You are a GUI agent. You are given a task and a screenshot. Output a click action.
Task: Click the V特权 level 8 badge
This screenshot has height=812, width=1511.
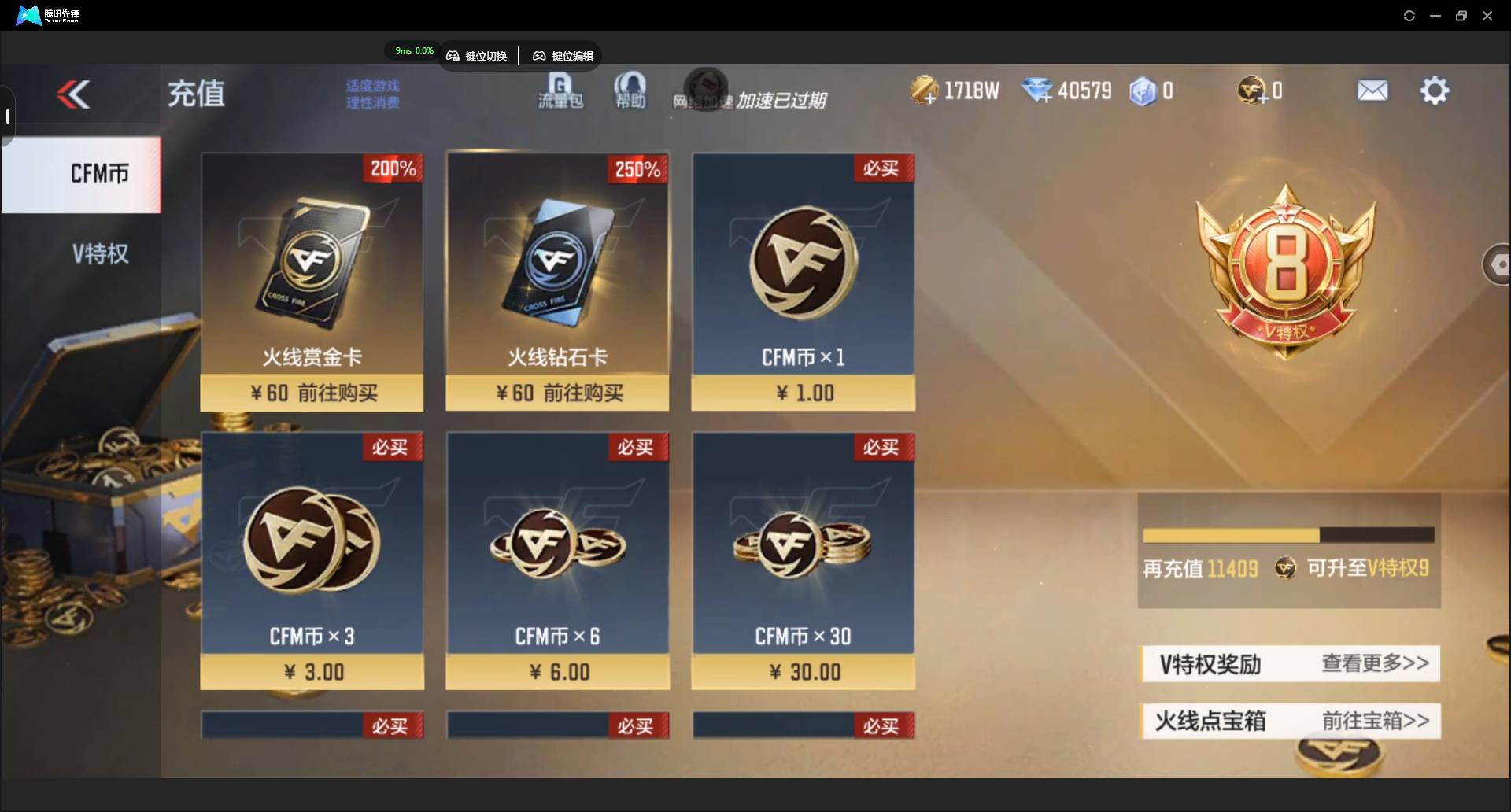(1285, 271)
